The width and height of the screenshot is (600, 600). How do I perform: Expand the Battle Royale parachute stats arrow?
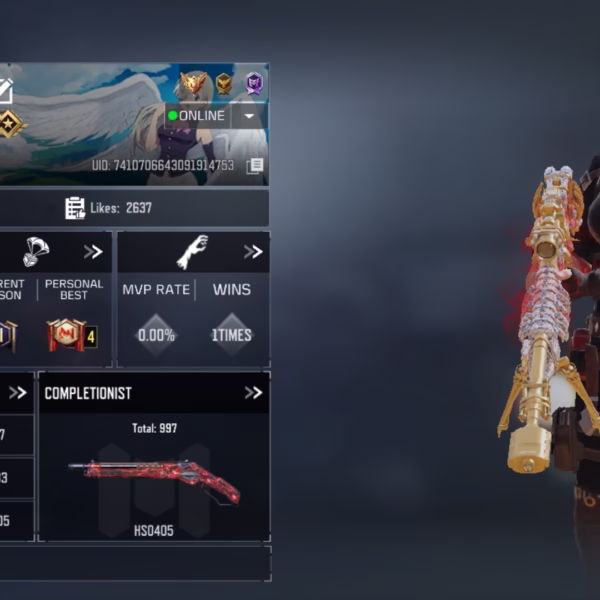tap(93, 252)
